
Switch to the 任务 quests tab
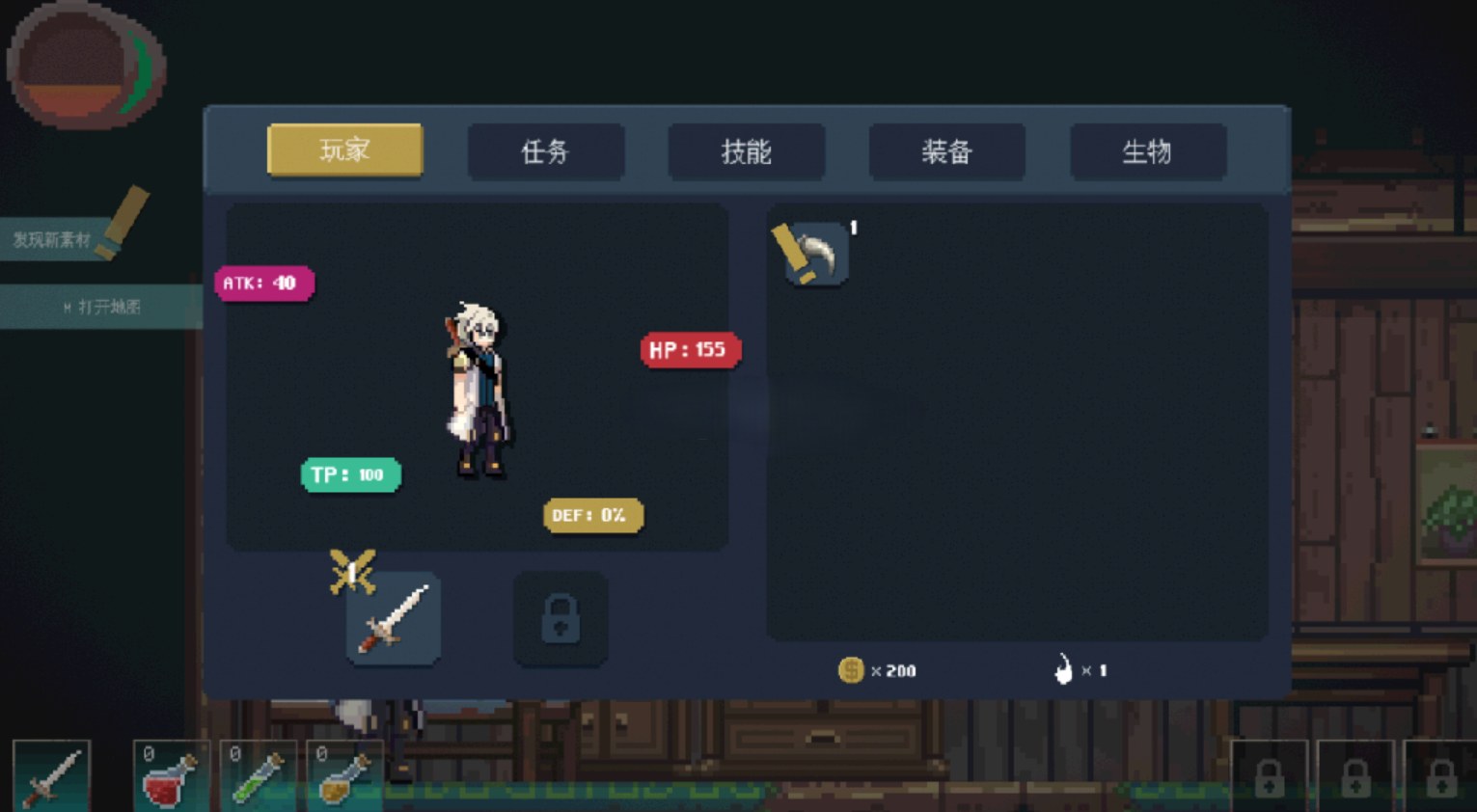[x=545, y=151]
